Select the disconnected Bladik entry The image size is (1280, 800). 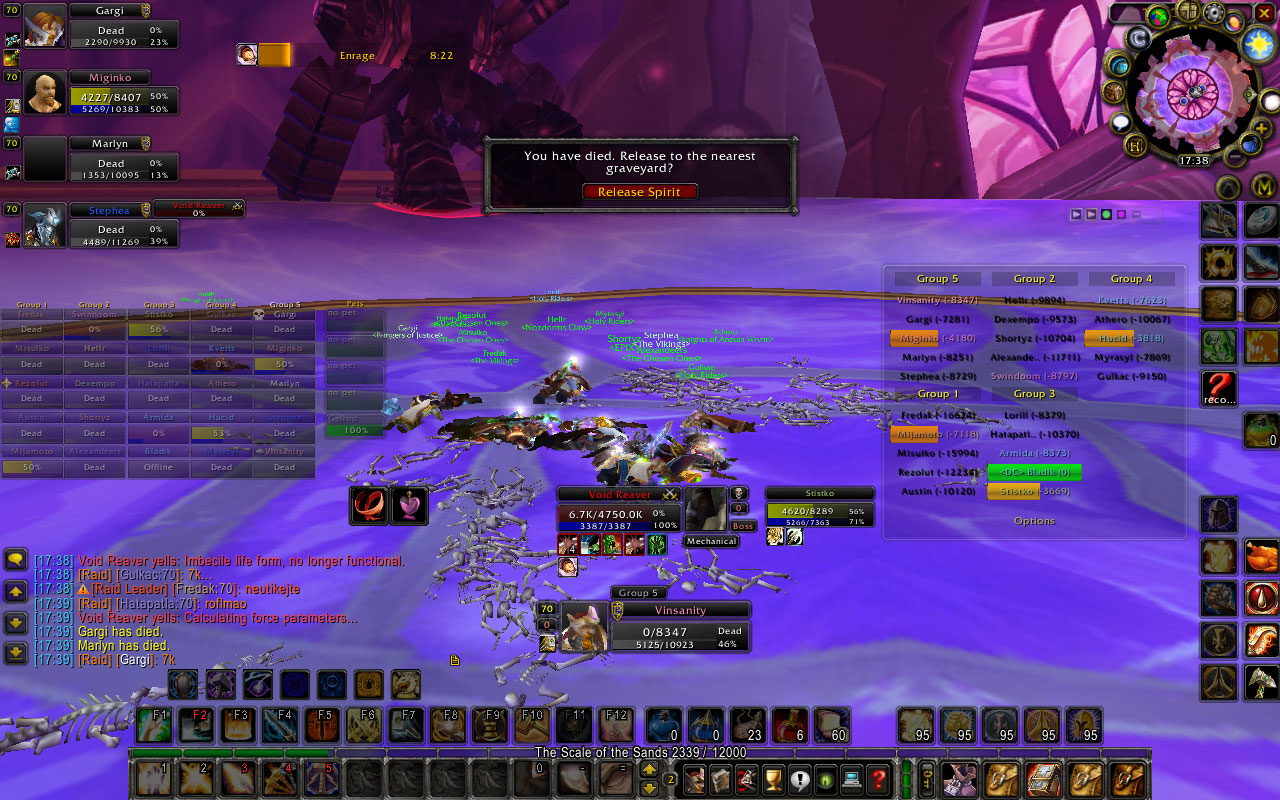[1033, 472]
